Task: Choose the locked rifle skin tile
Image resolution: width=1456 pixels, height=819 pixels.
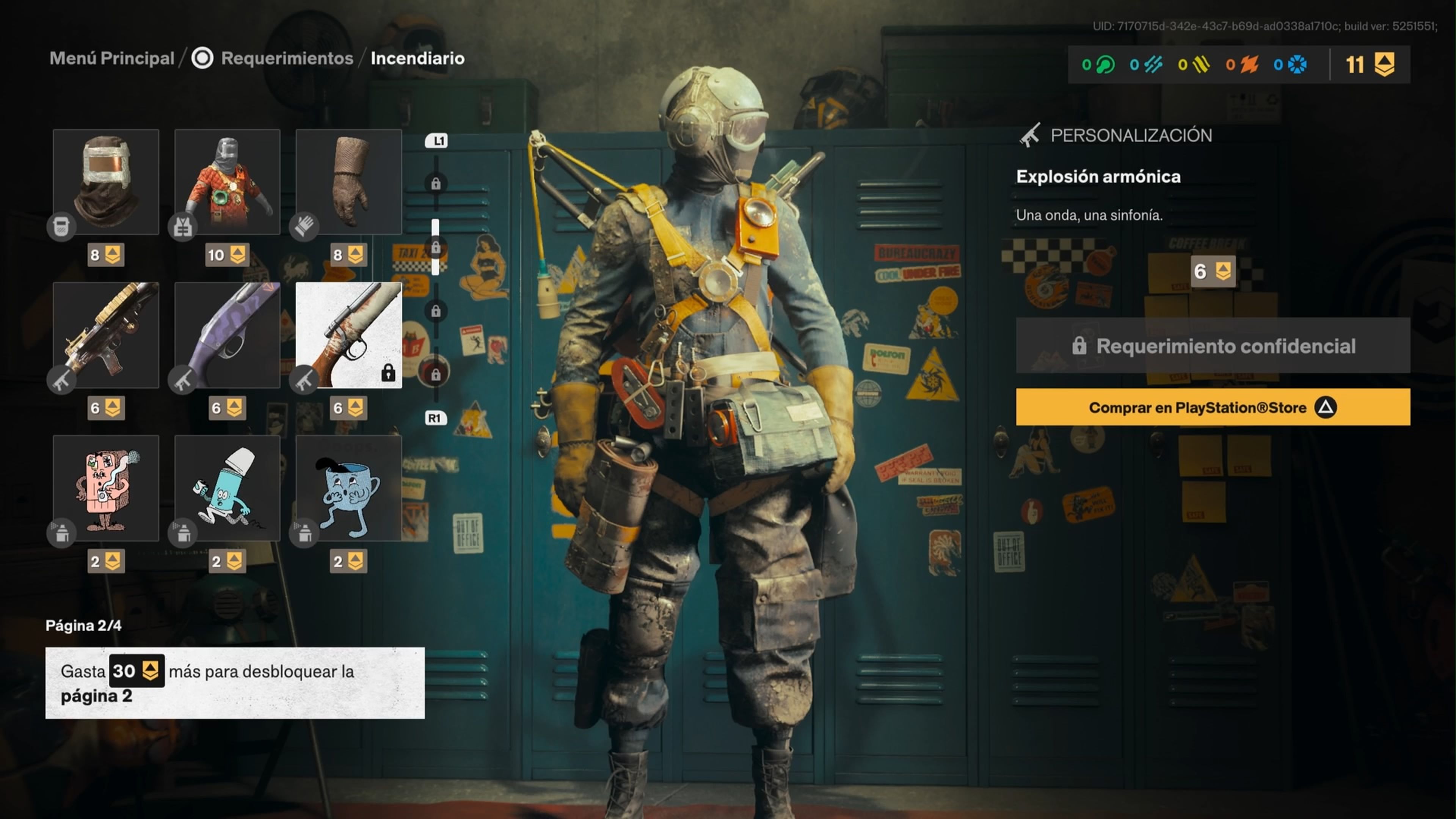Action: [x=349, y=335]
